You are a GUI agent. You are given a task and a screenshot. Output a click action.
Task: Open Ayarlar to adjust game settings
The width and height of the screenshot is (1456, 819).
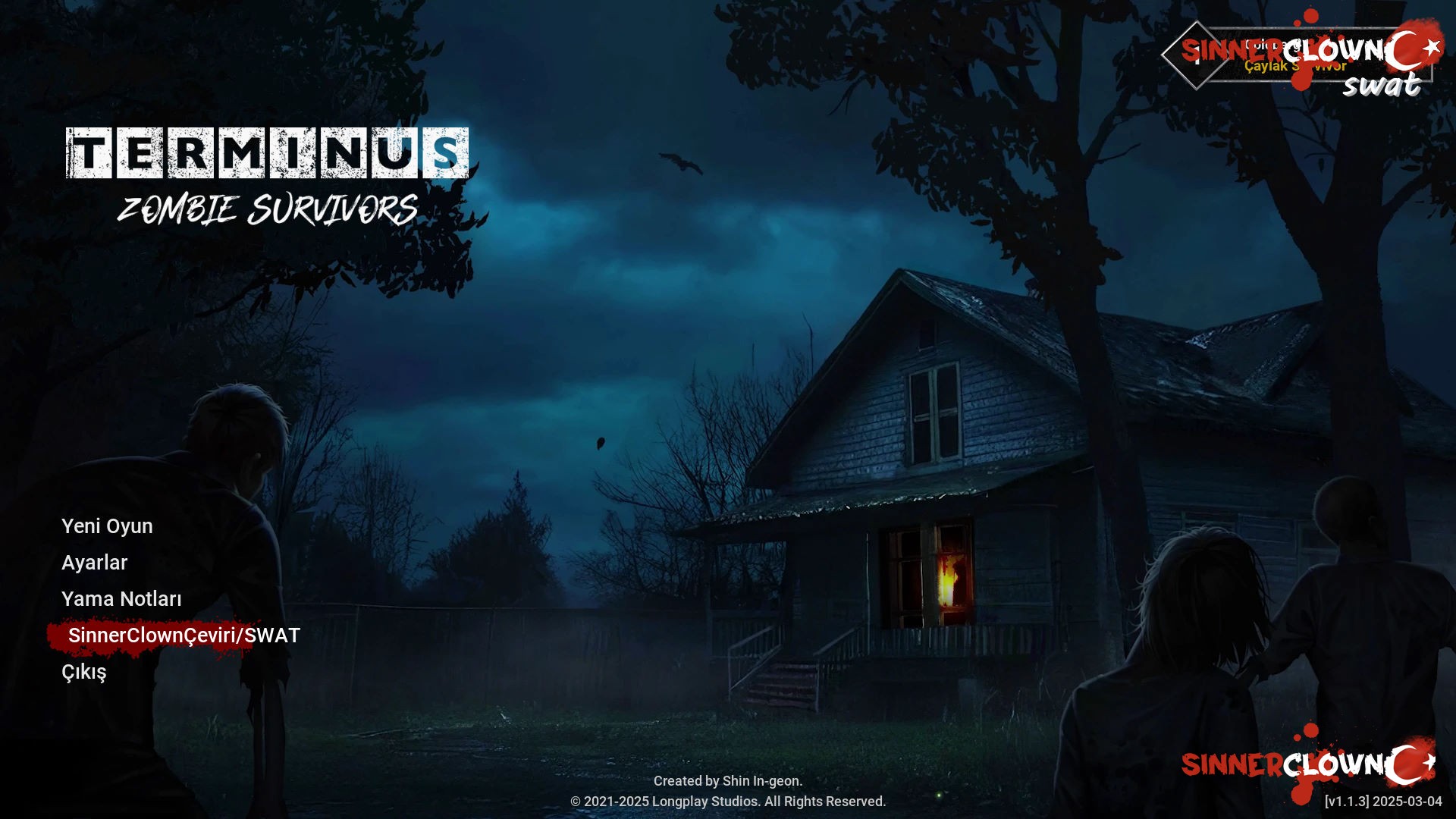click(x=95, y=563)
